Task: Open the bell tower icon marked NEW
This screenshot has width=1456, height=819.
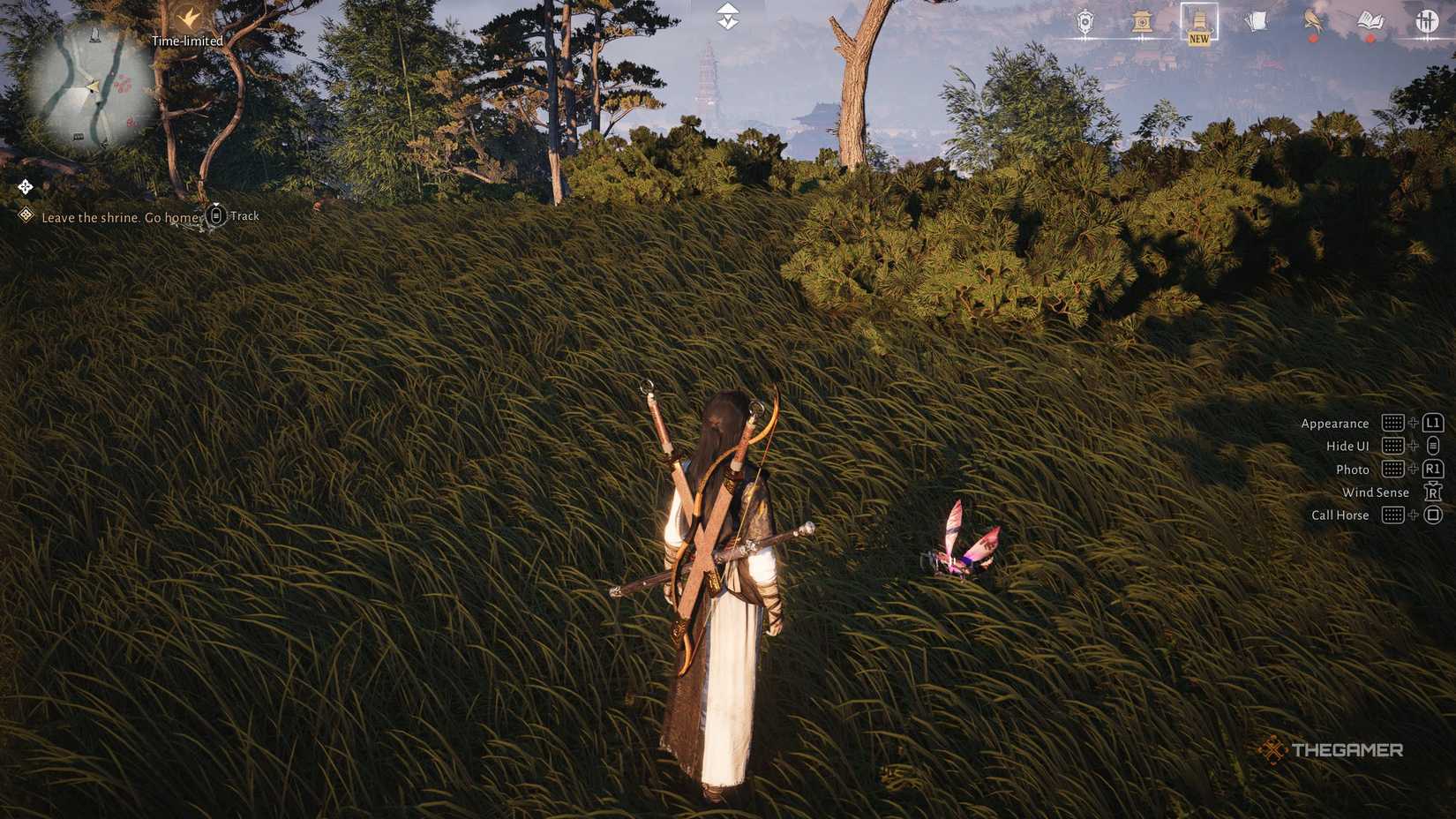Action: point(1197,21)
